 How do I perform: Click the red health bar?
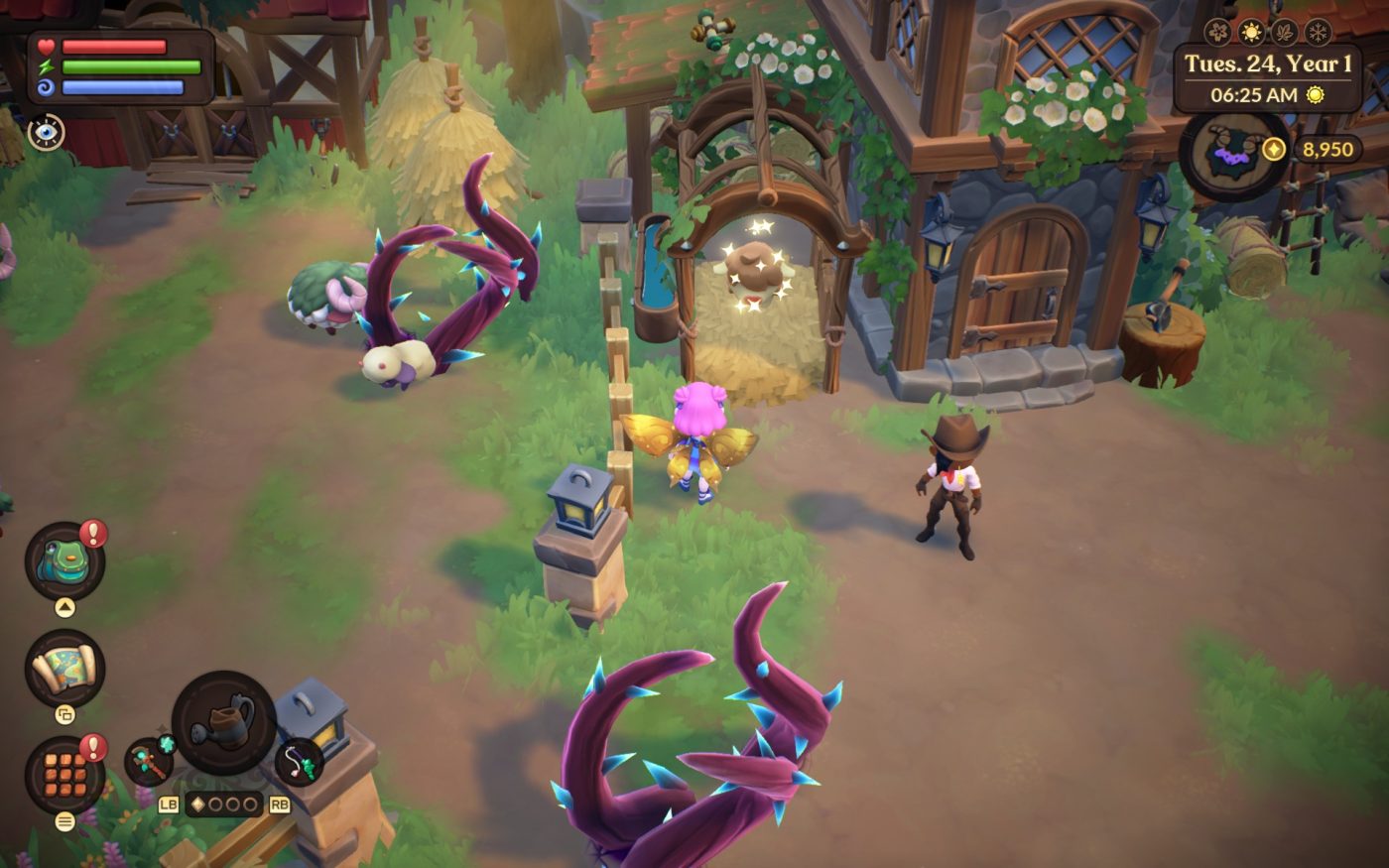point(114,45)
